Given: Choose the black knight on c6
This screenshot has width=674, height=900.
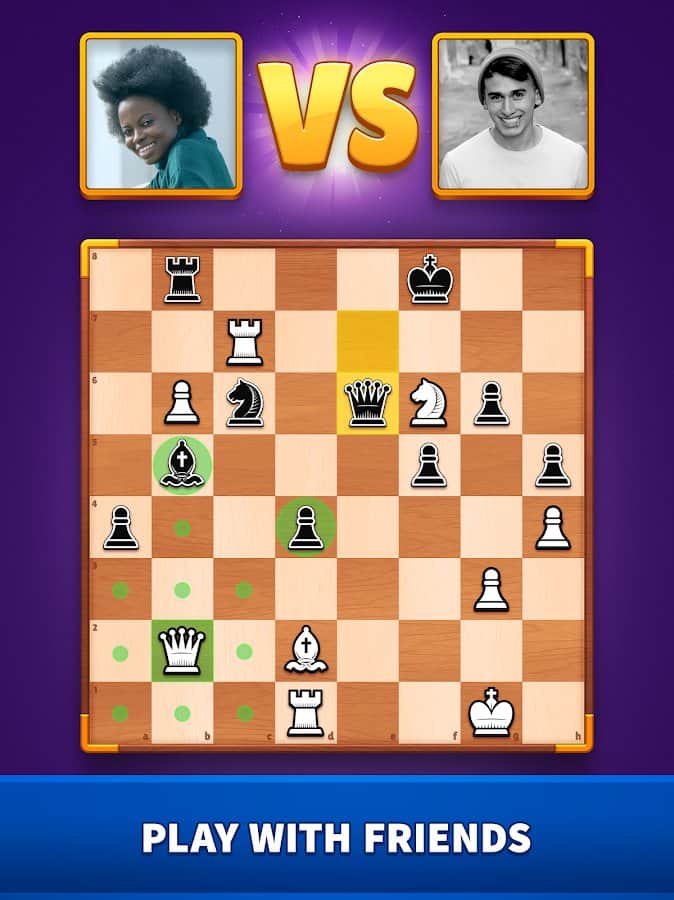Looking at the screenshot, I should click(x=244, y=404).
